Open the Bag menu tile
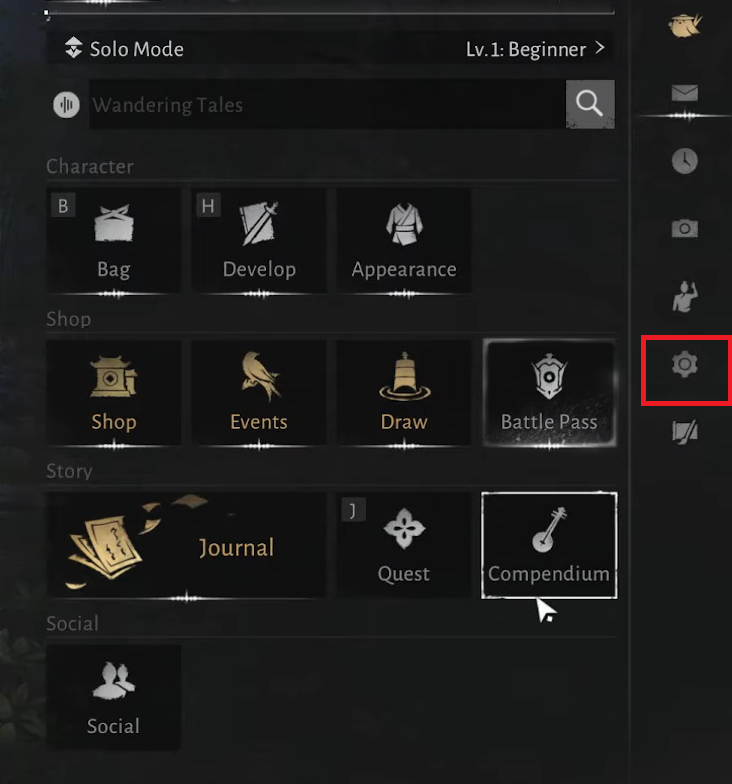 (x=113, y=241)
